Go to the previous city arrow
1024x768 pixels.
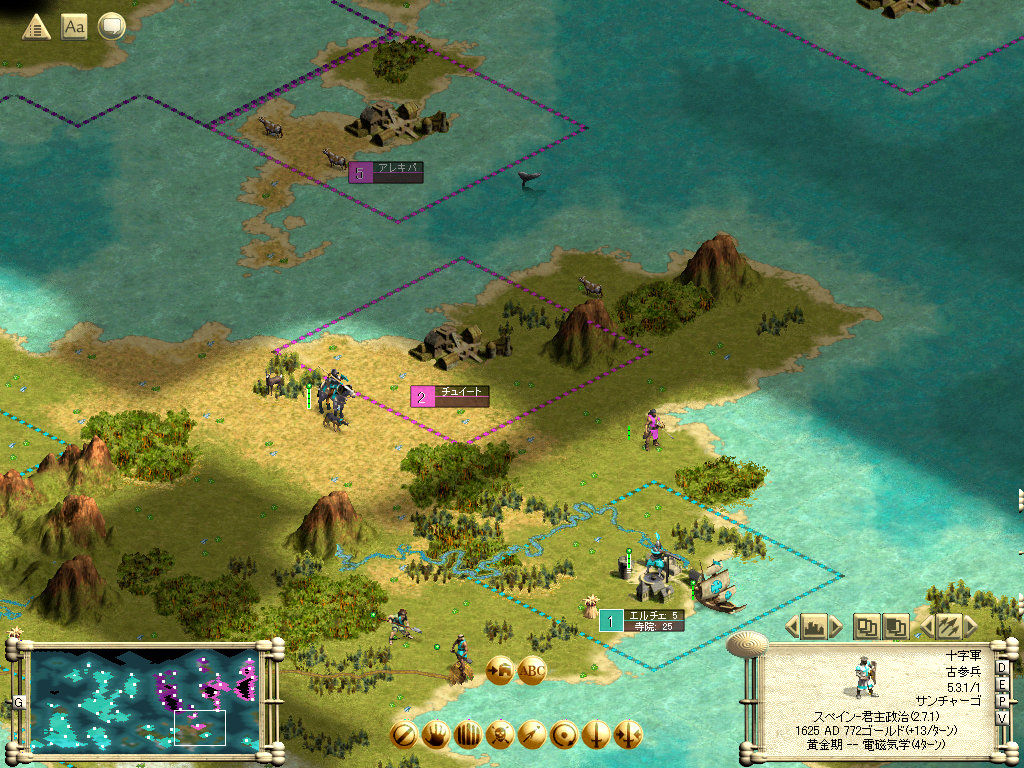(x=792, y=627)
